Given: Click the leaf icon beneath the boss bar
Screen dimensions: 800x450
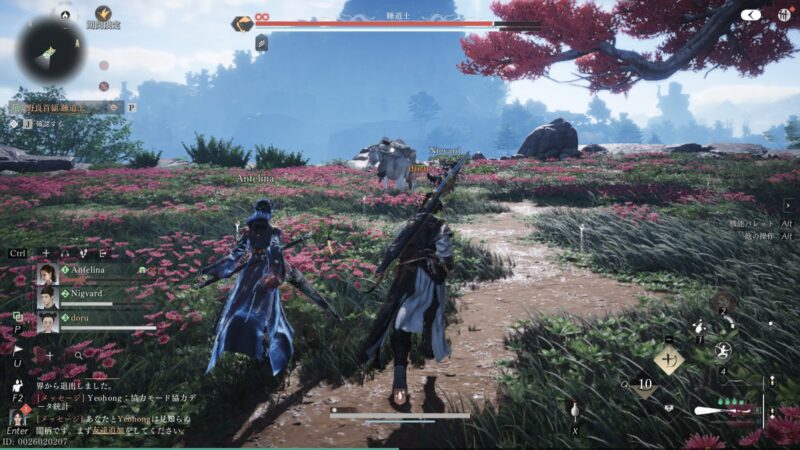Looking at the screenshot, I should point(260,42).
